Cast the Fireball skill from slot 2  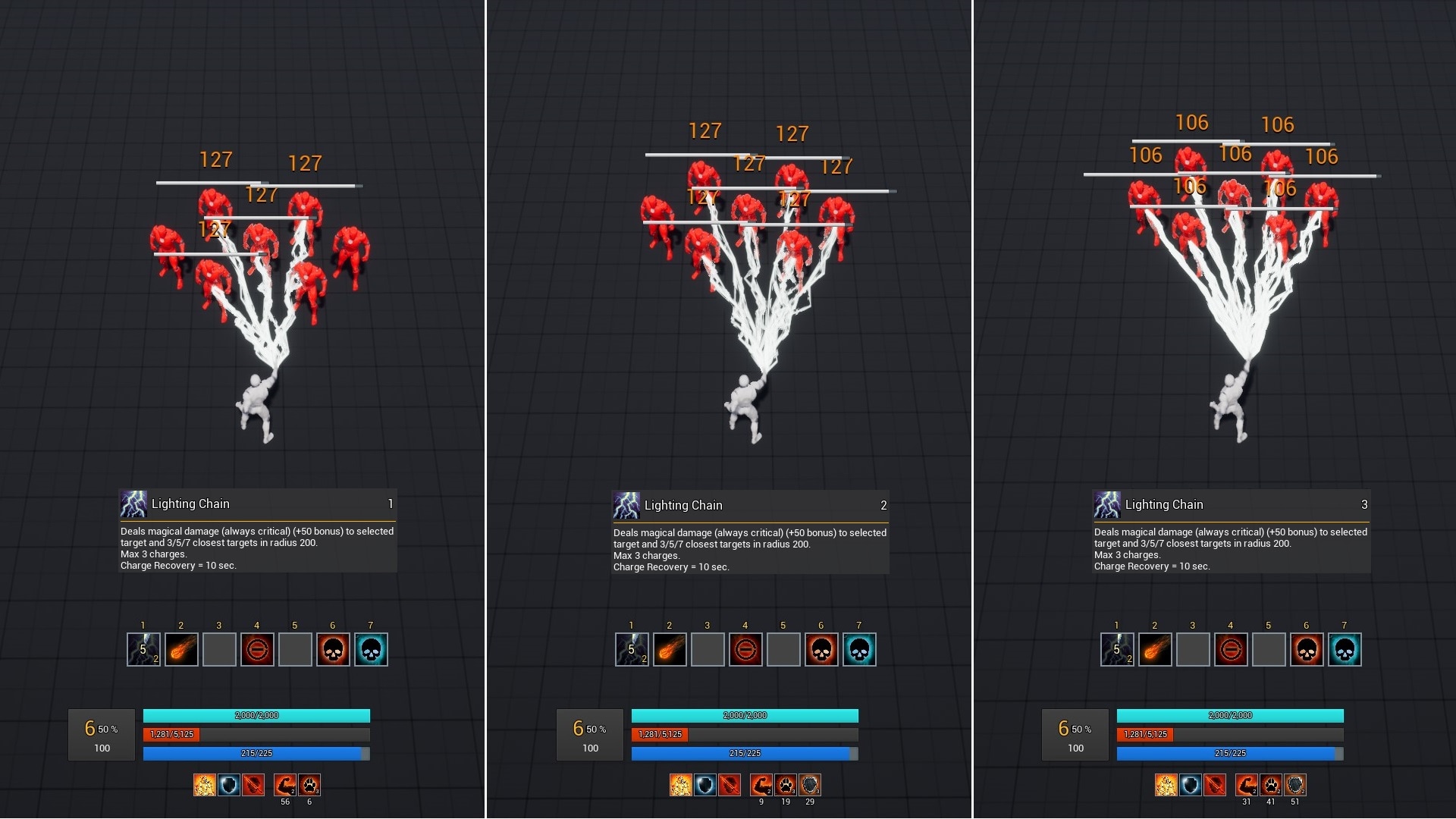pos(180,649)
